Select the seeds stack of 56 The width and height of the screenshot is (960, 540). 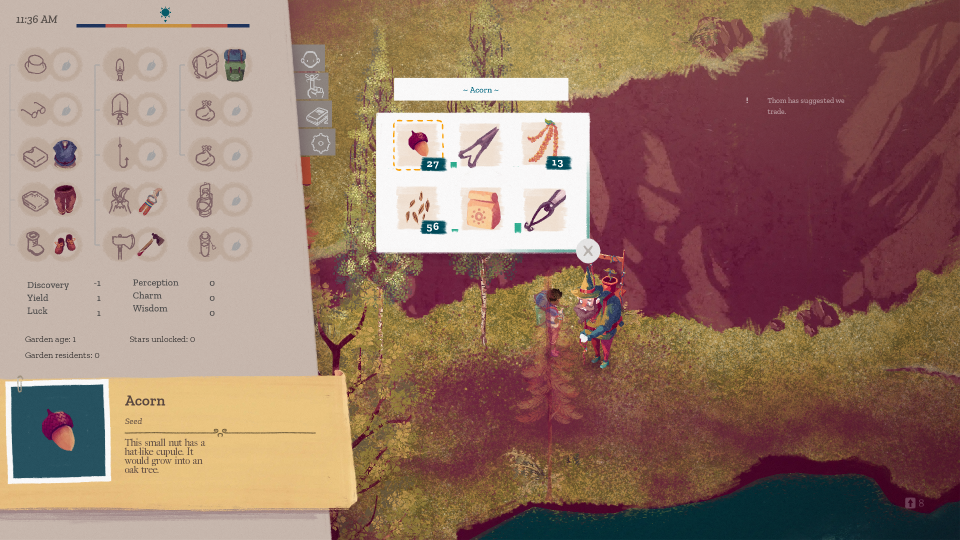[x=418, y=208]
